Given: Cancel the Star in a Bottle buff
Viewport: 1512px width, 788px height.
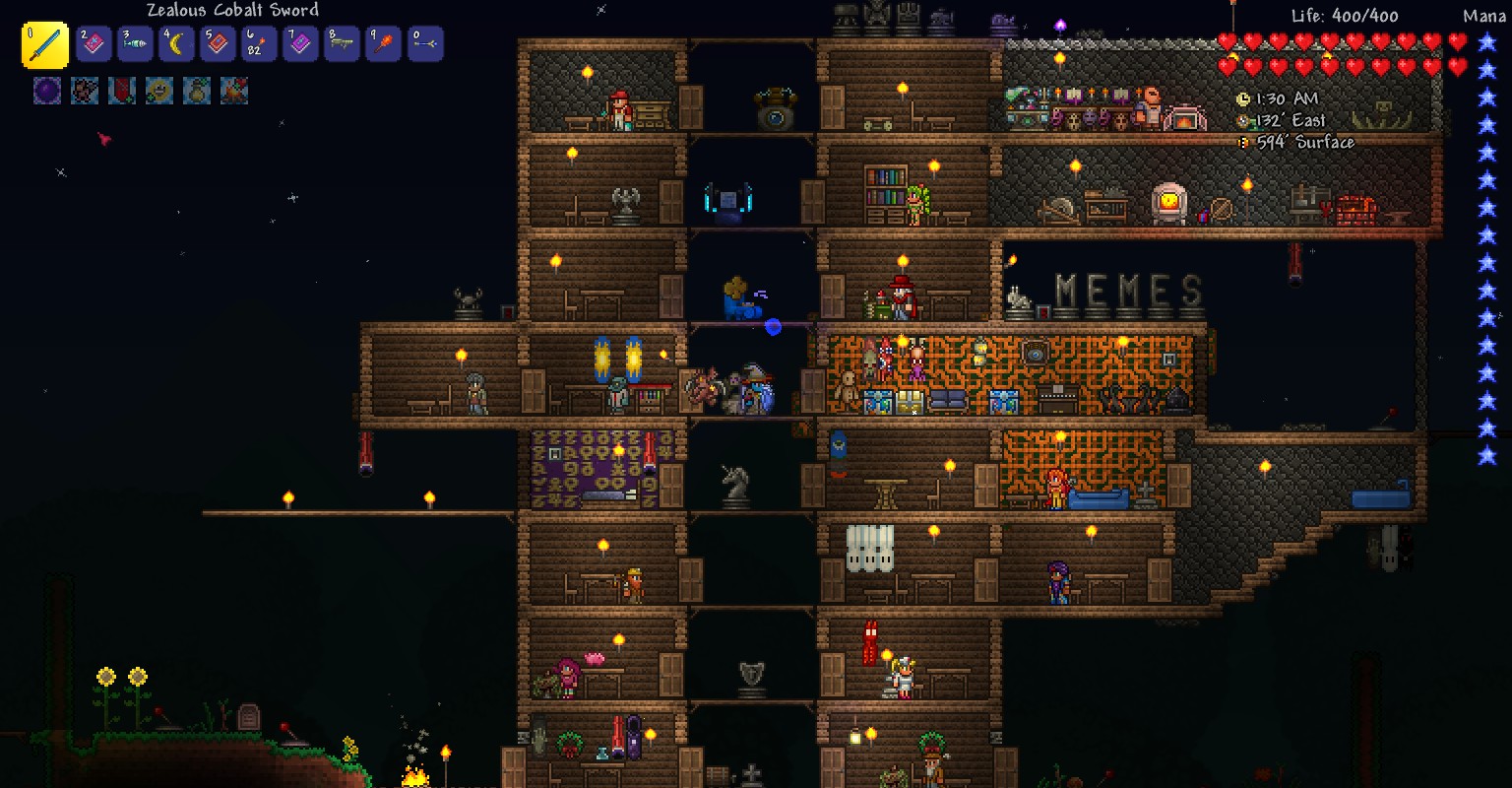Looking at the screenshot, I should tap(196, 92).
